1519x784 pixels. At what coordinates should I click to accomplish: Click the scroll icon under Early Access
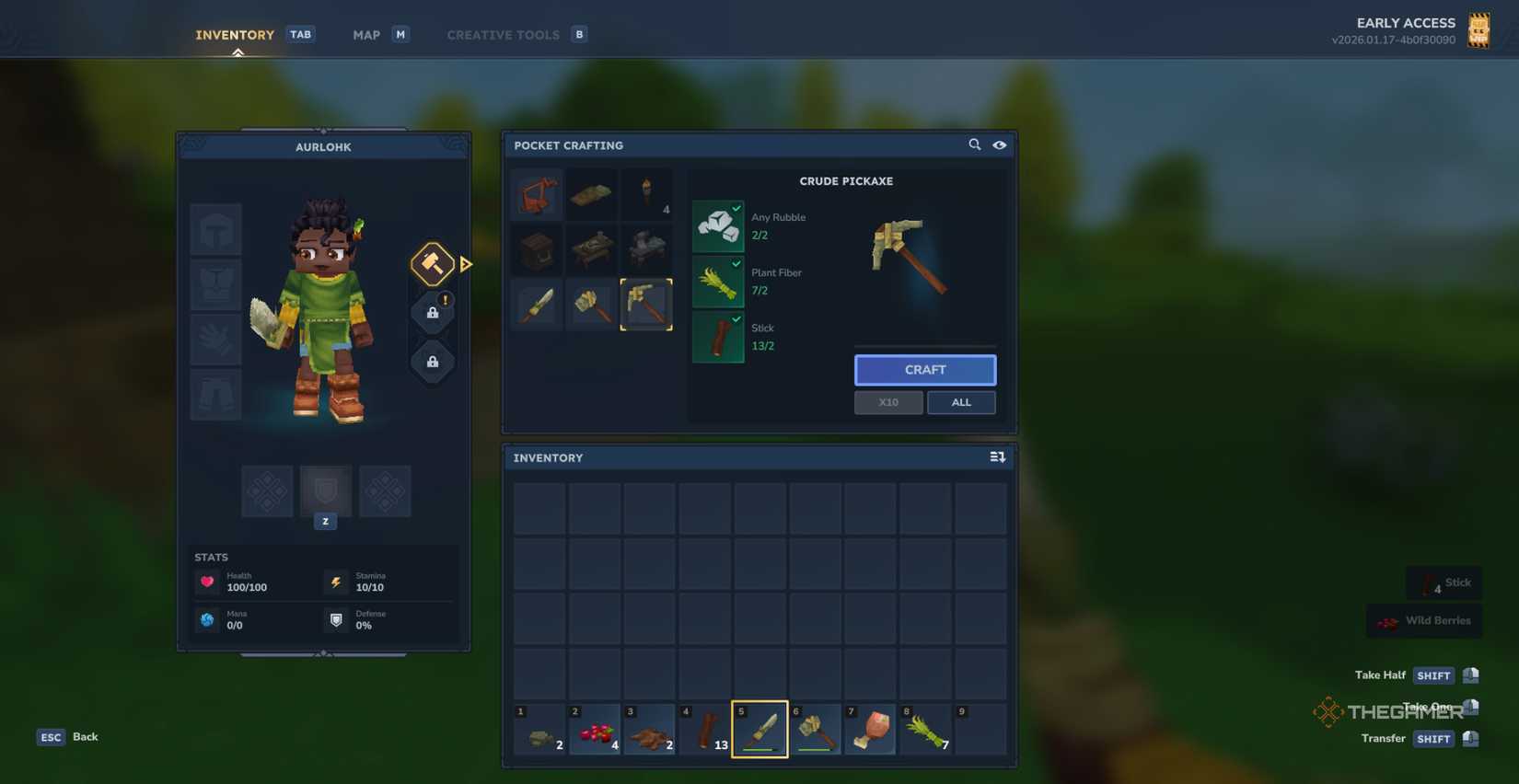[1479, 29]
